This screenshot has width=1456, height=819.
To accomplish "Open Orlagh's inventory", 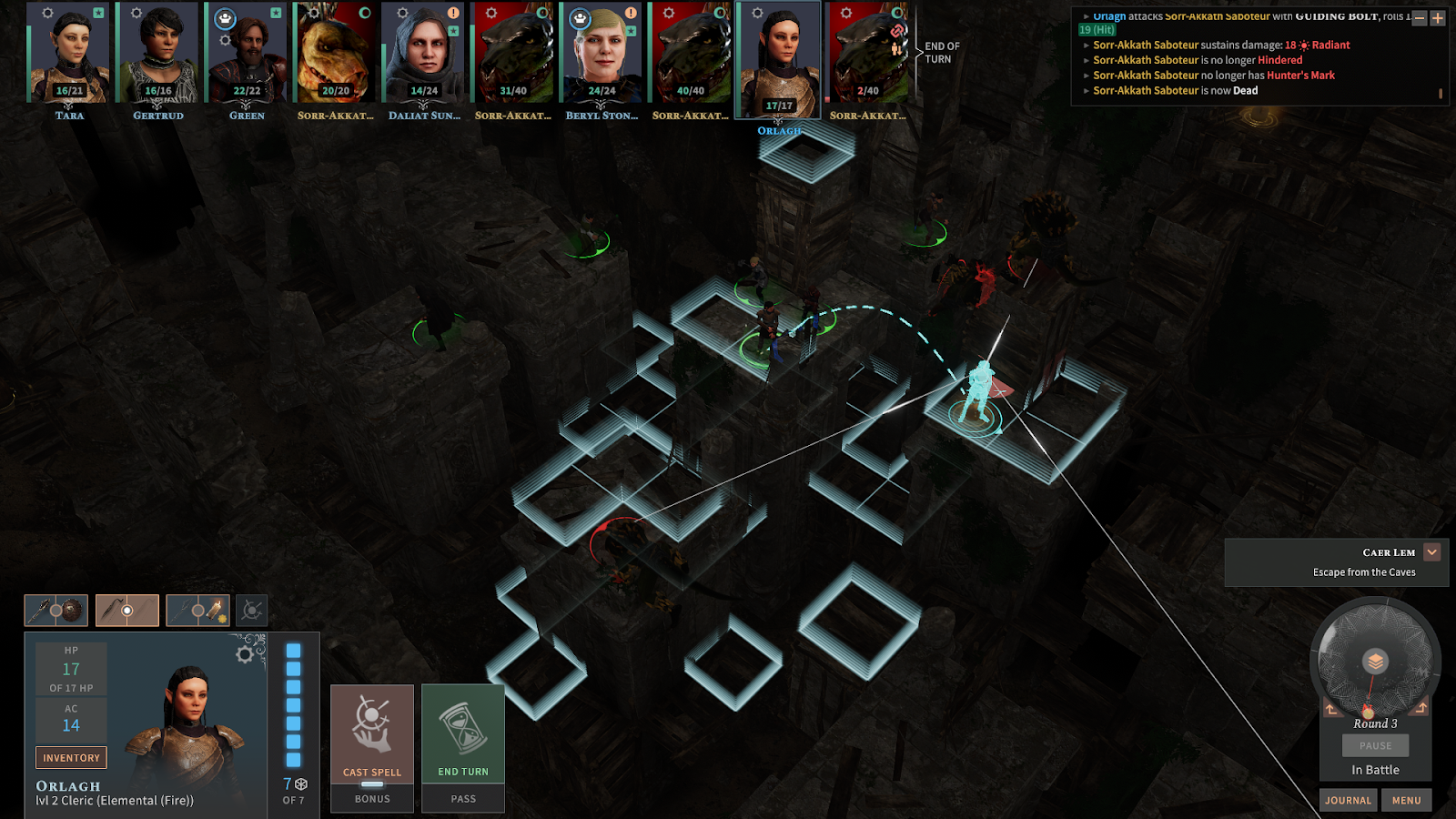I will click(71, 757).
